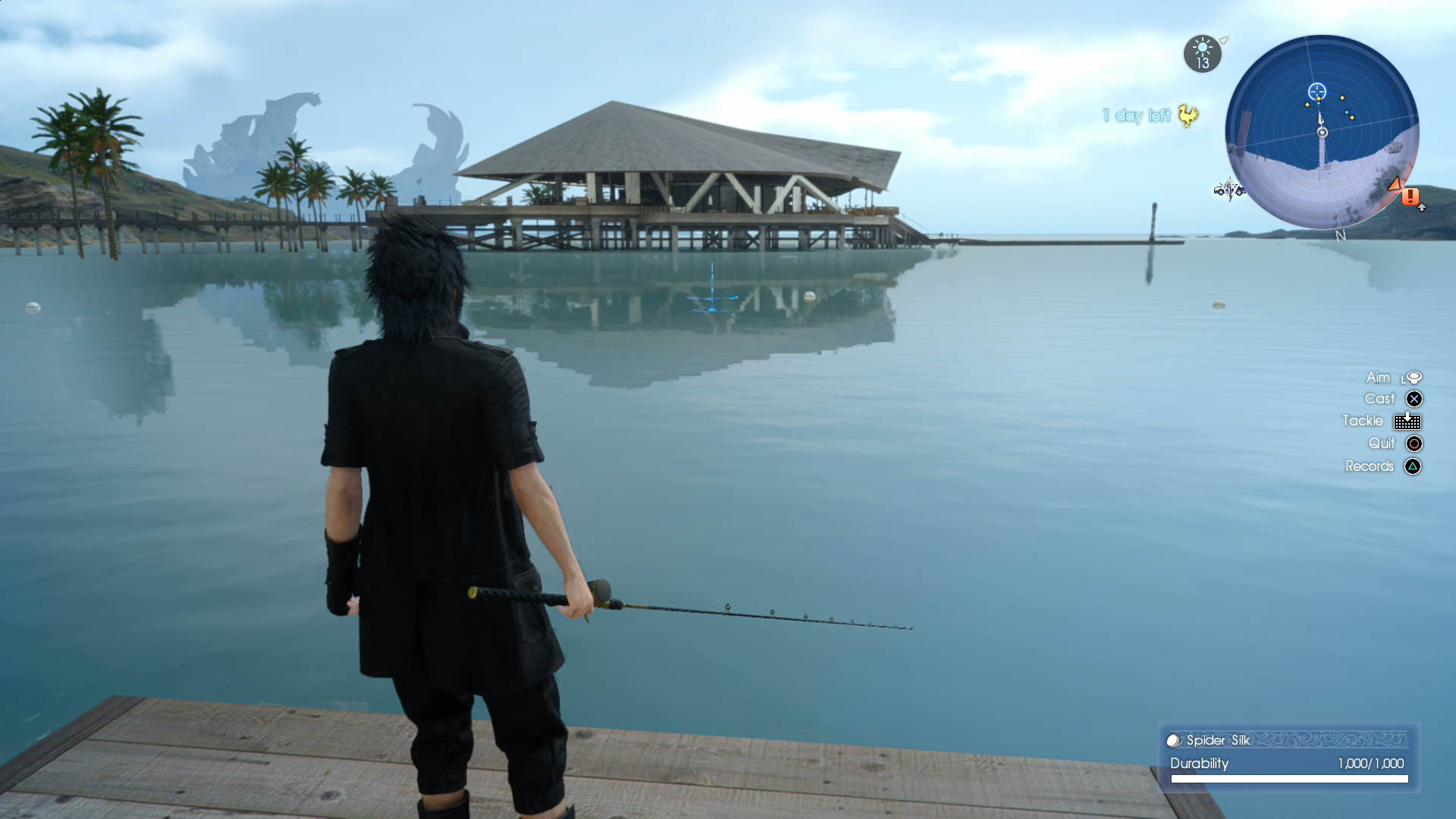This screenshot has height=819, width=1456.
Task: Expand the weather forecast arrow above the minimap
Action: 1223,41
